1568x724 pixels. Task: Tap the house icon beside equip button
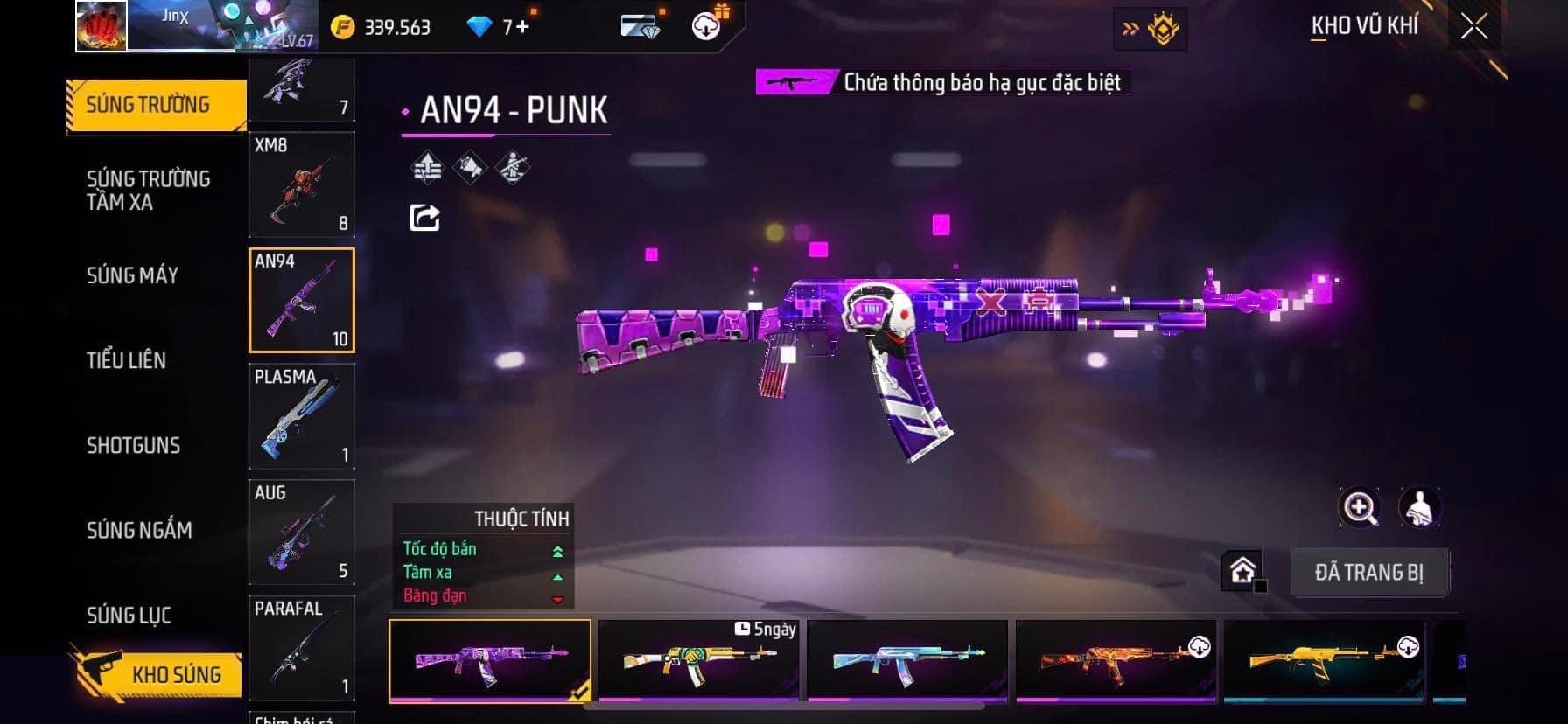(x=1242, y=571)
